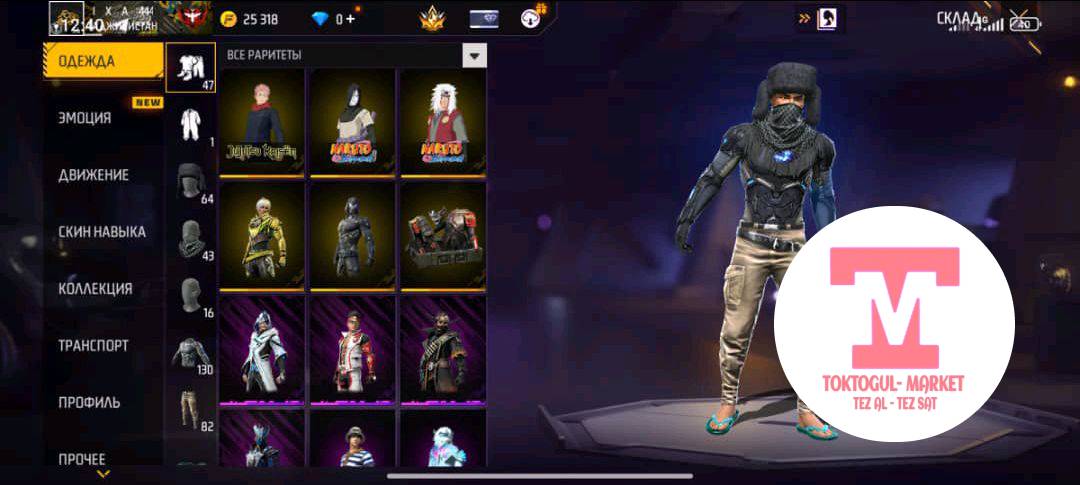Go to the Коллекция tab

(95, 289)
